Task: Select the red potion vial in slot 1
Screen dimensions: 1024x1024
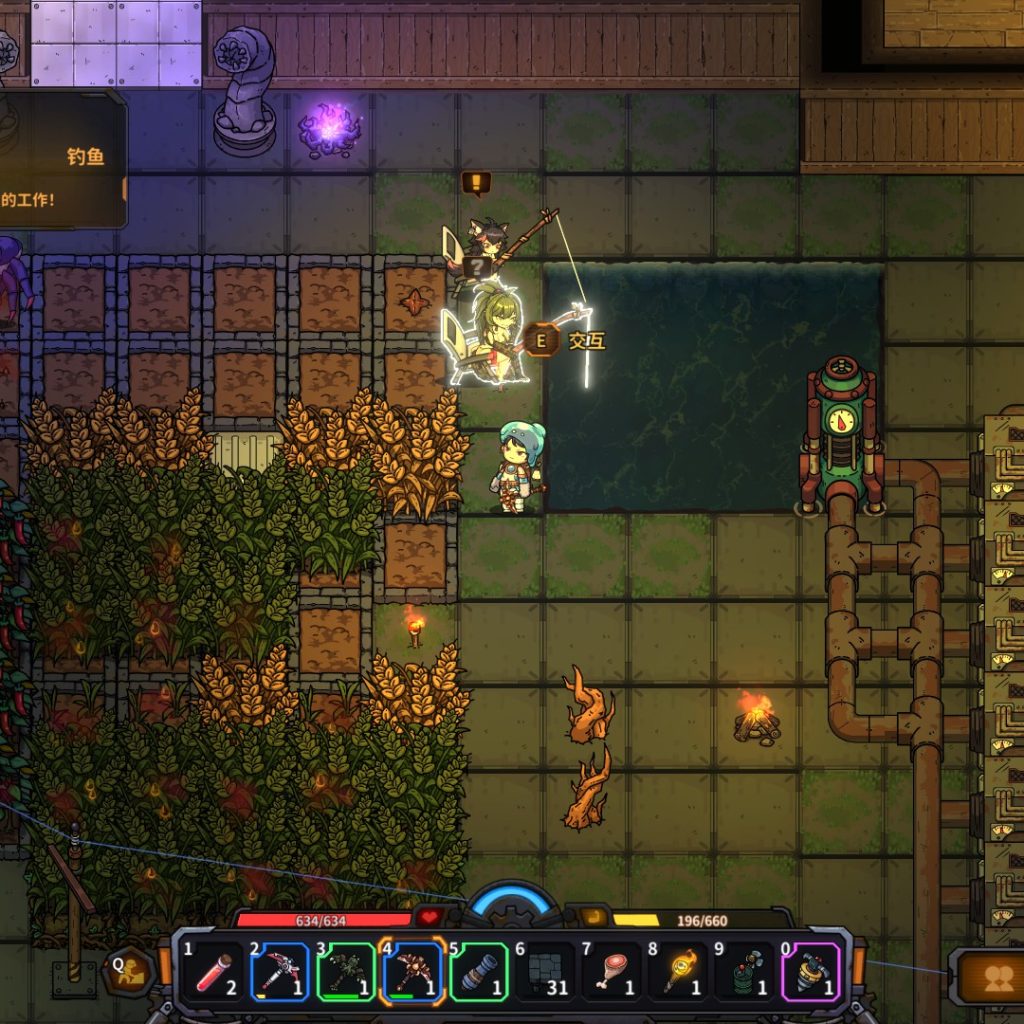Action: (213, 972)
